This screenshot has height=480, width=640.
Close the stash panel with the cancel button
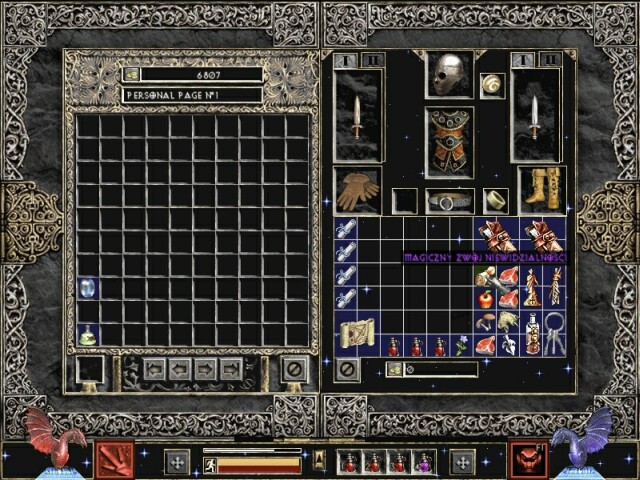(x=294, y=369)
